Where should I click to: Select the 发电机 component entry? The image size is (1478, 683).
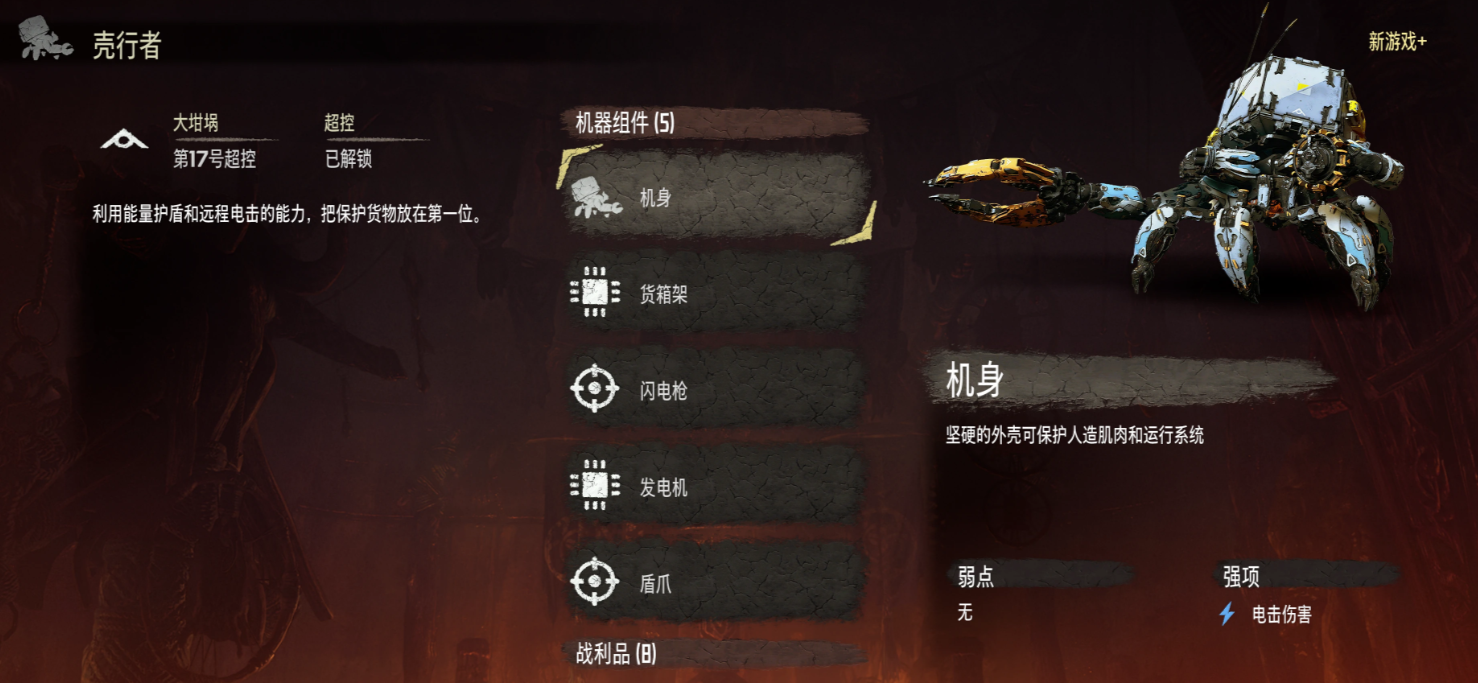715,487
